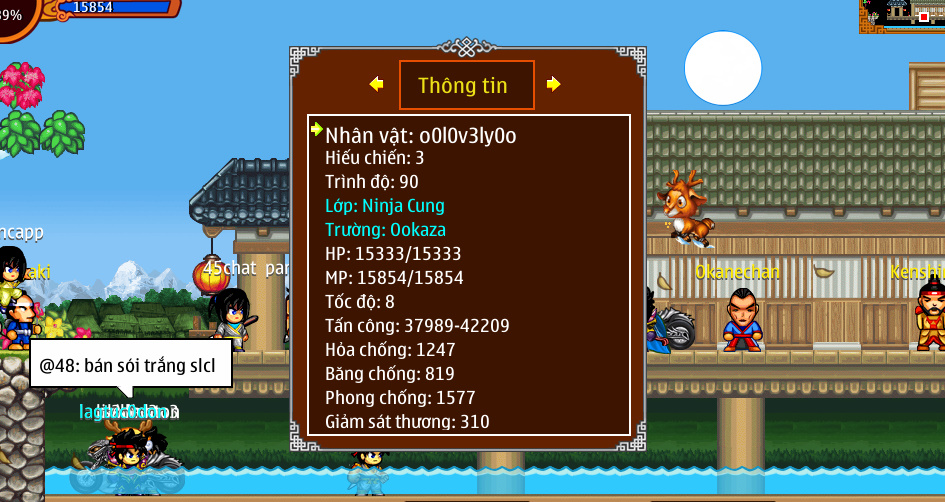Click the chat bubble selling sói trắng
Viewport: 945px width, 502px height.
[131, 364]
